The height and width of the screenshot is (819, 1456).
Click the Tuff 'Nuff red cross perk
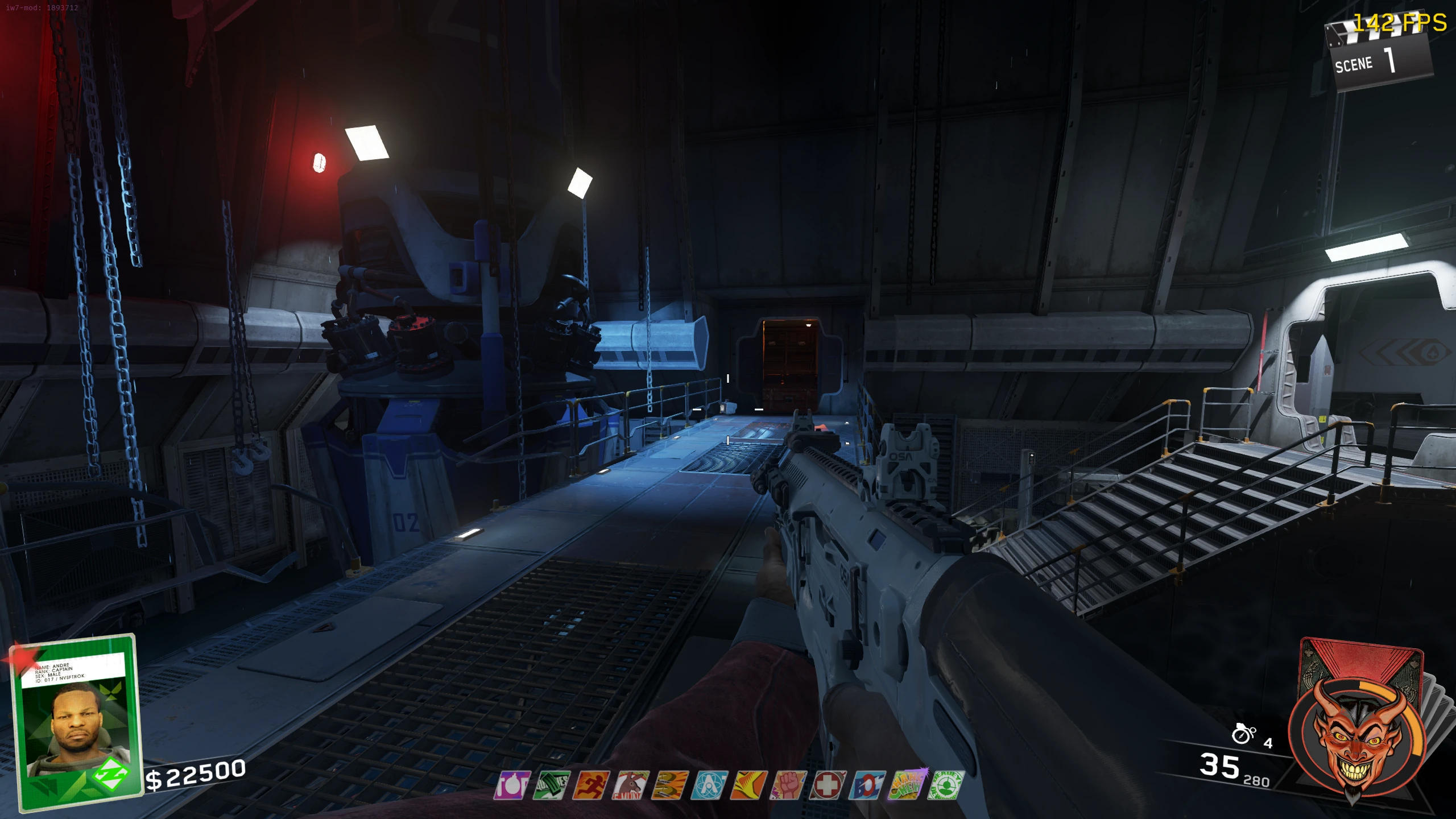pos(828,785)
